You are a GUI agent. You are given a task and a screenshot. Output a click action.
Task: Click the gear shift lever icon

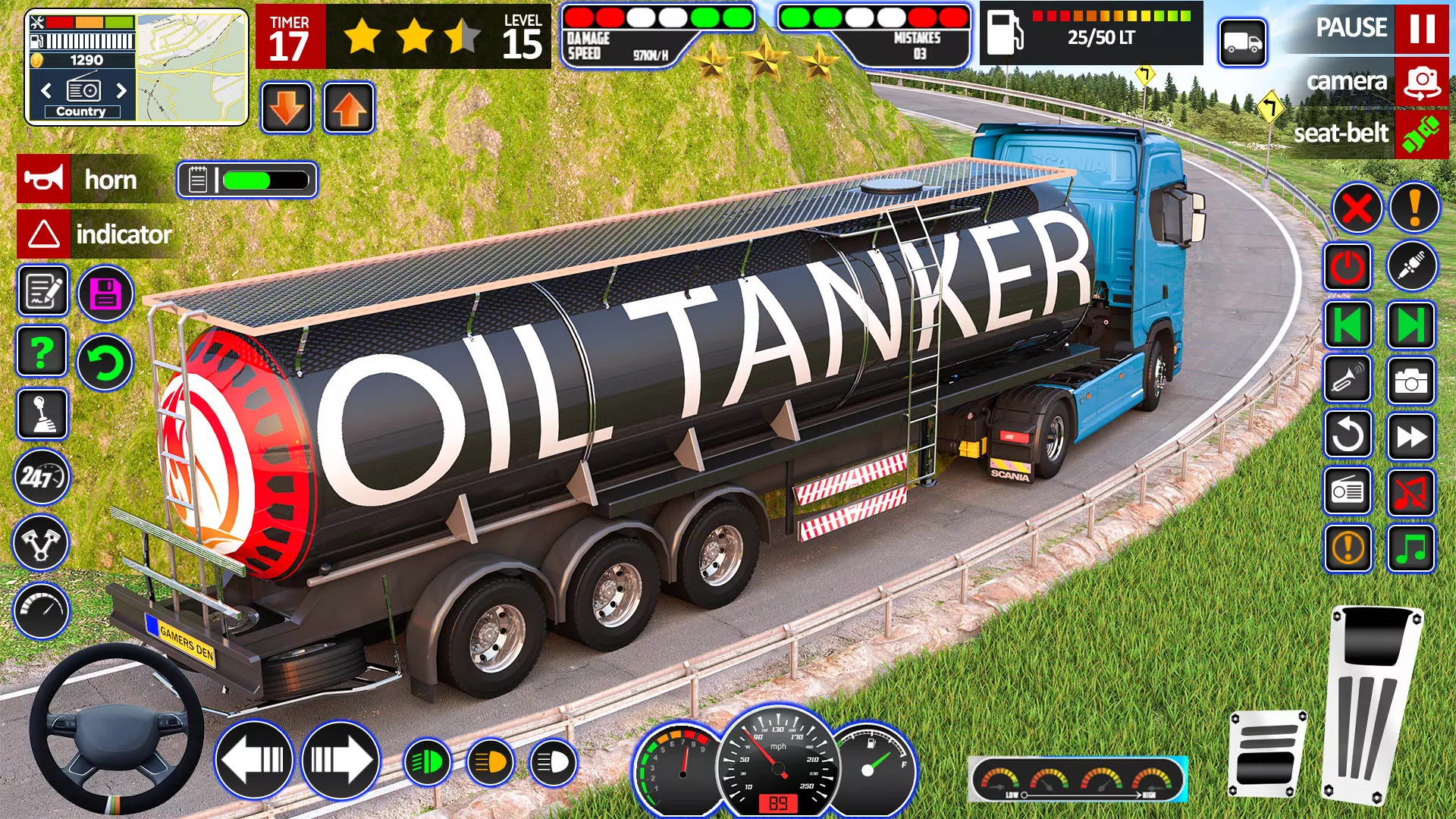click(42, 414)
